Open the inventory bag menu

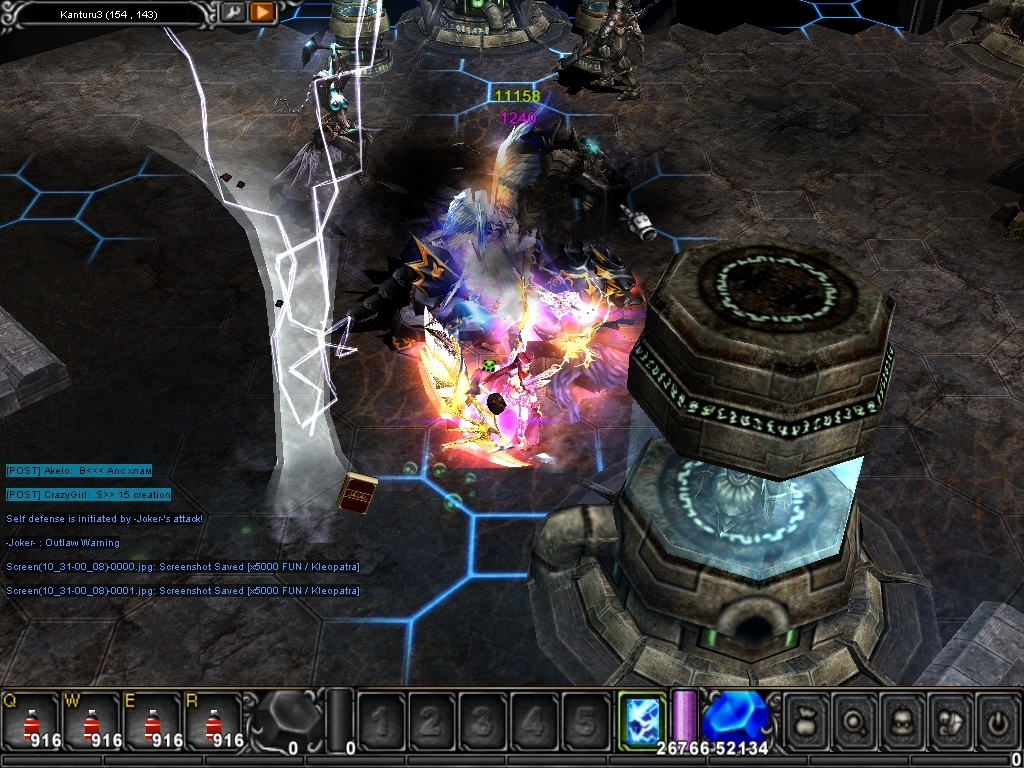[x=808, y=720]
